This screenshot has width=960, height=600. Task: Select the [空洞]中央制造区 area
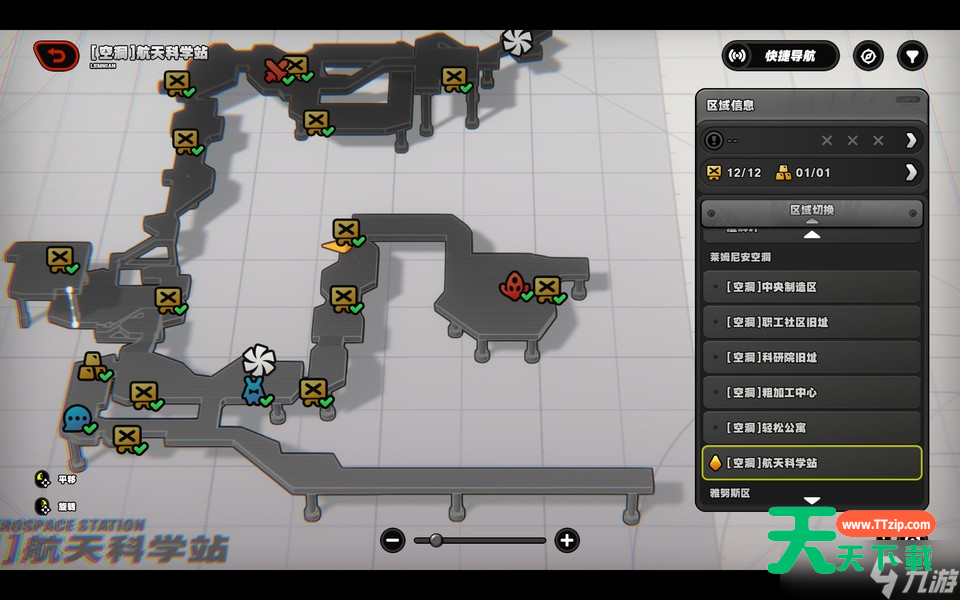811,287
